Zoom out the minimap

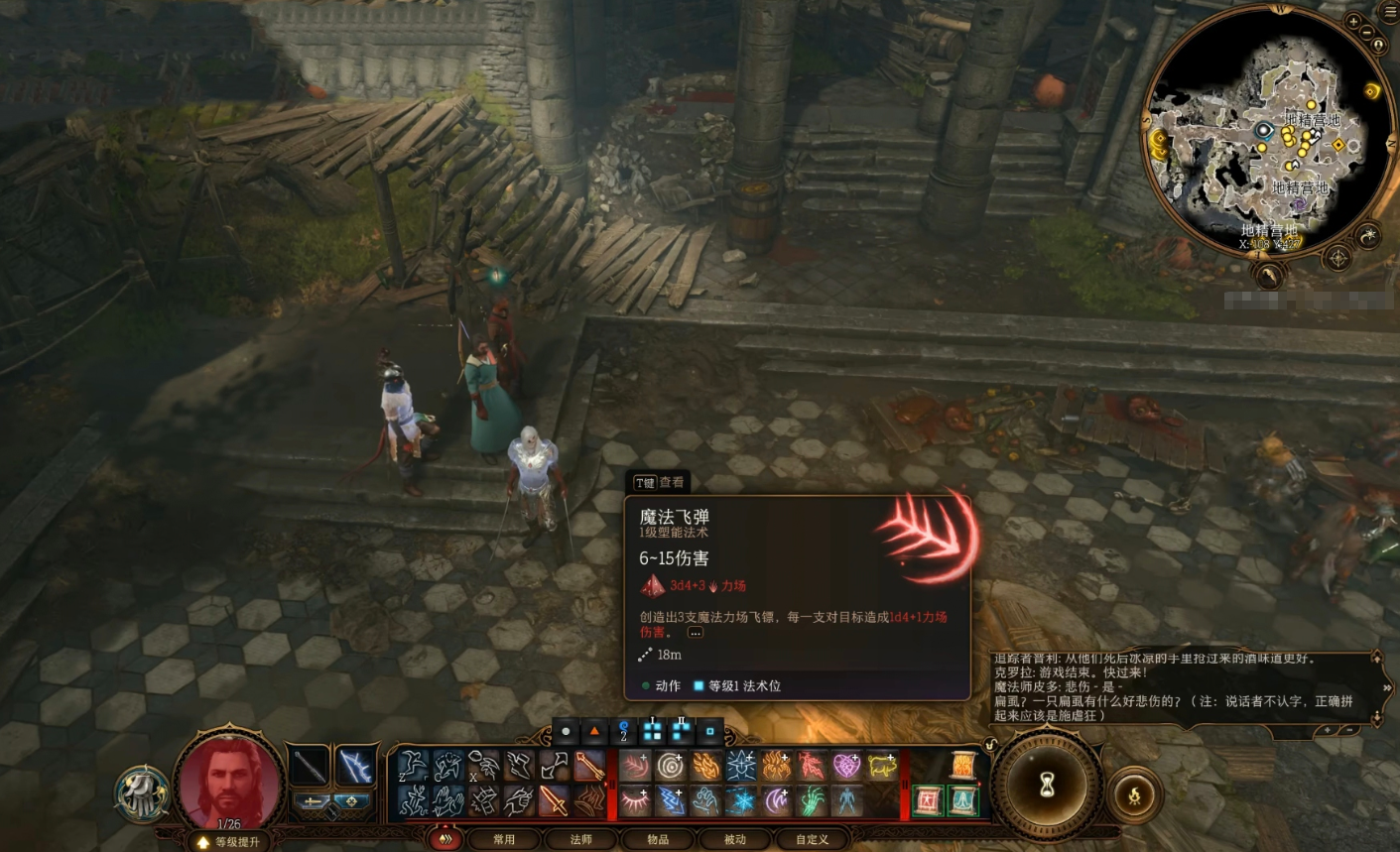(1367, 31)
